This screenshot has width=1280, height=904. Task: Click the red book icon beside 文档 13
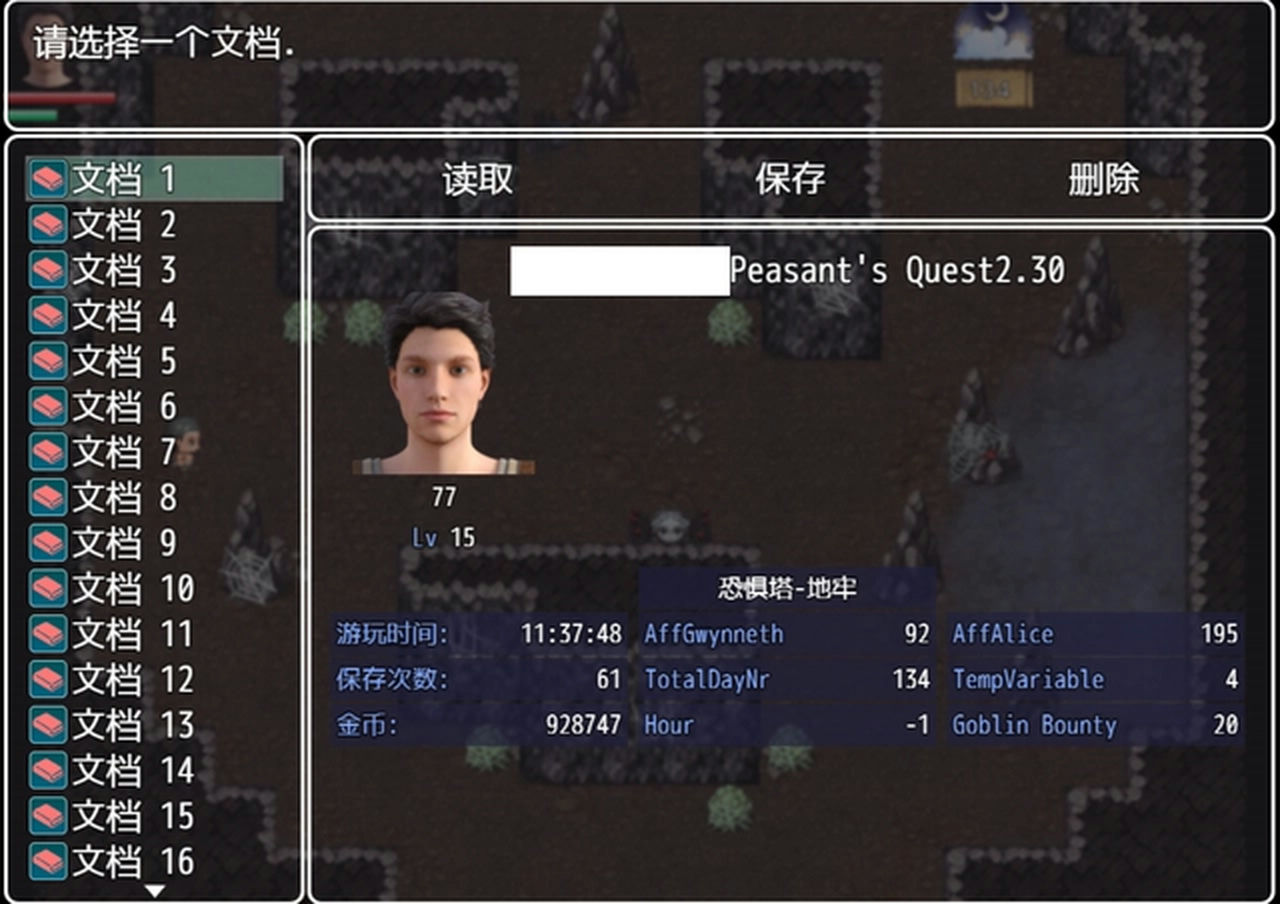48,727
